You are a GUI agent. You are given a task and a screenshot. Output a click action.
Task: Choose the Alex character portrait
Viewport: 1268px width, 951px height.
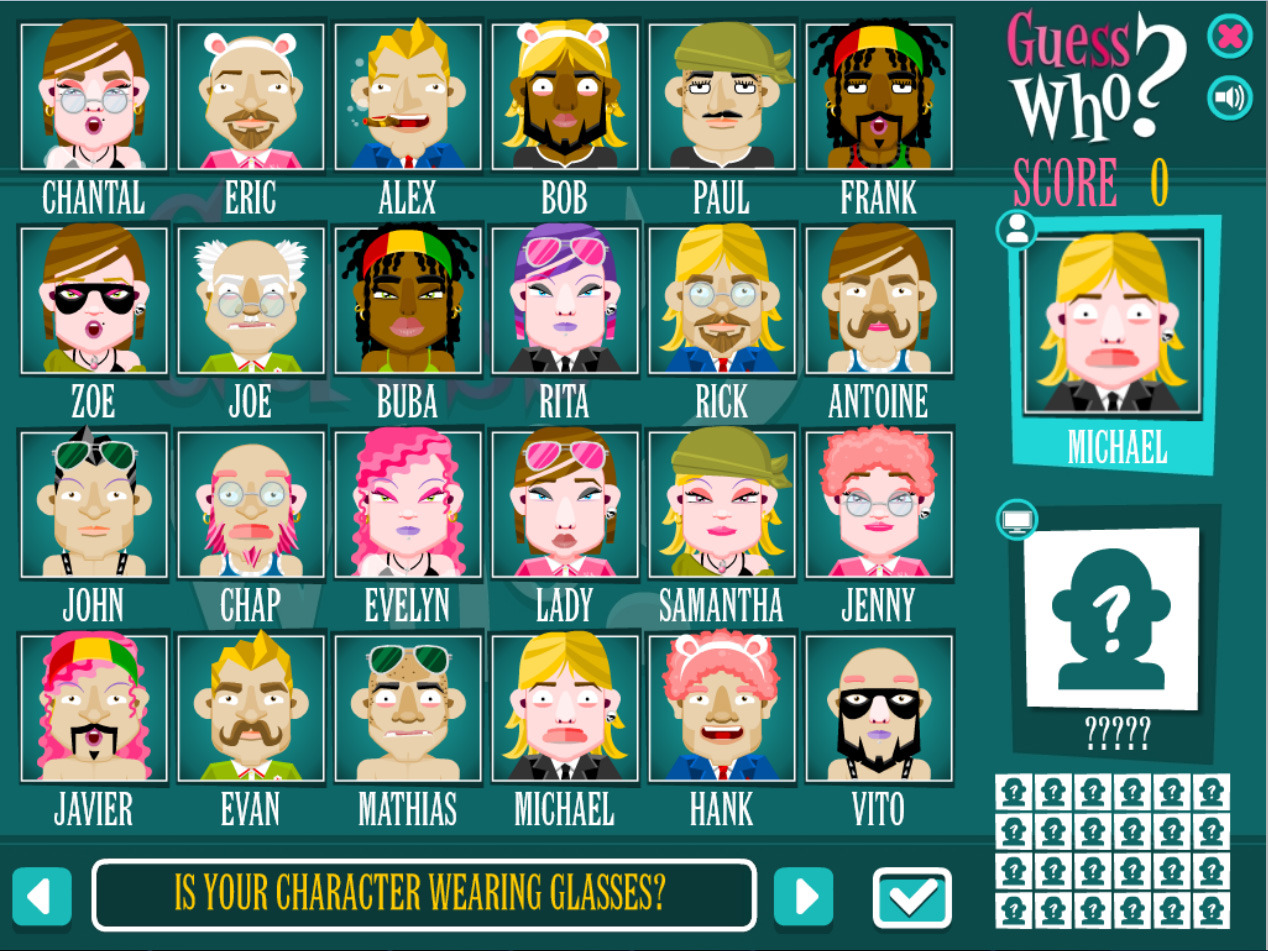pyautogui.click(x=408, y=96)
